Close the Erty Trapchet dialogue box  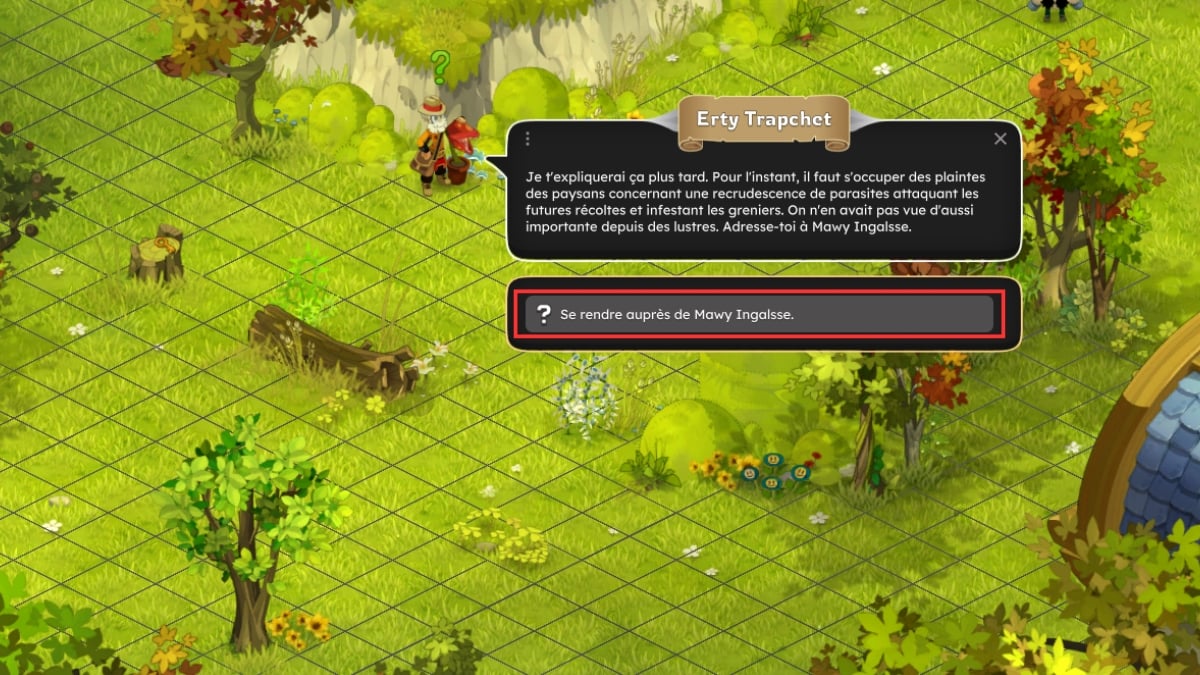[x=1000, y=140]
